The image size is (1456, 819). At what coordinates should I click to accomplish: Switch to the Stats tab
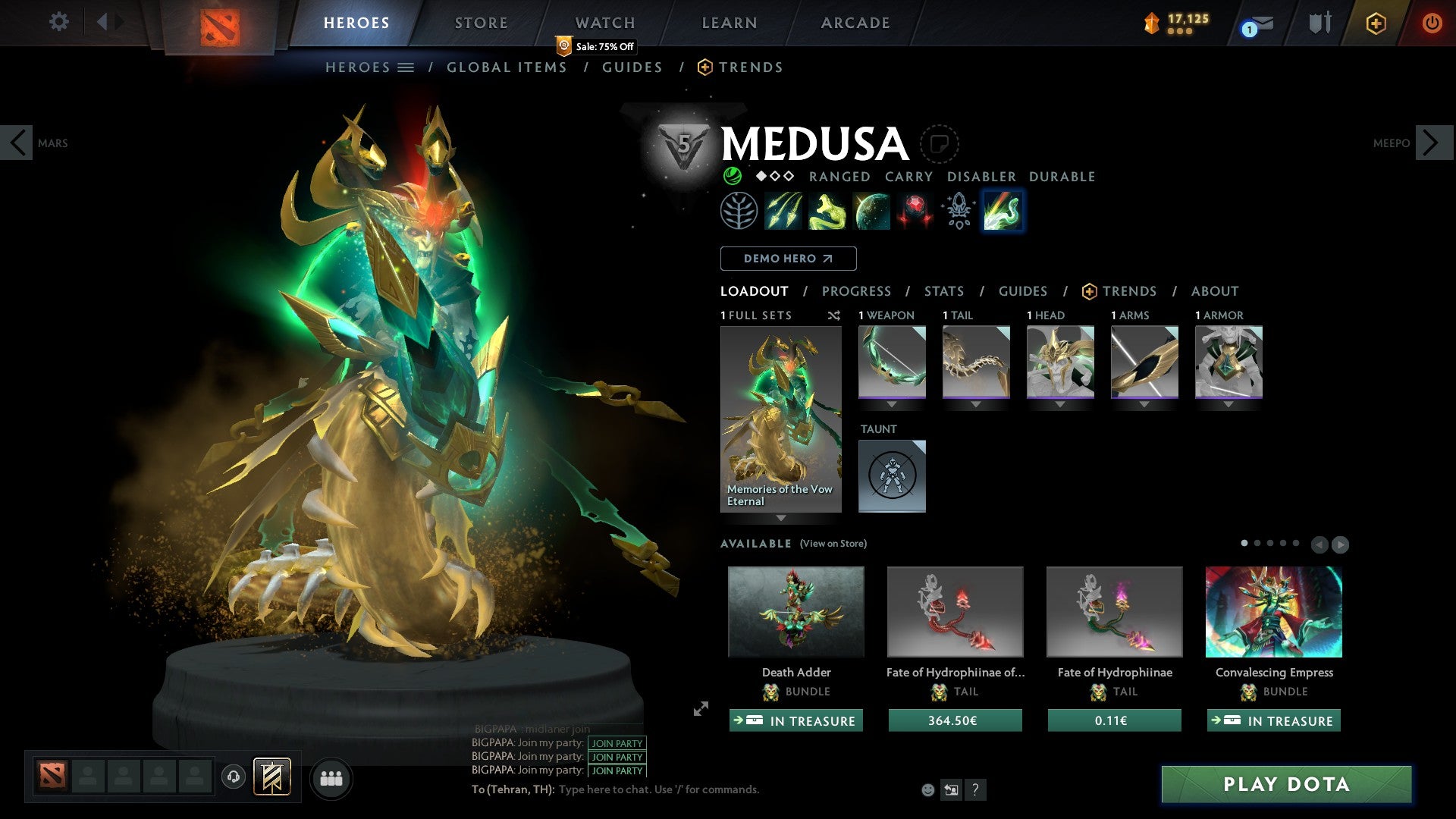click(944, 291)
